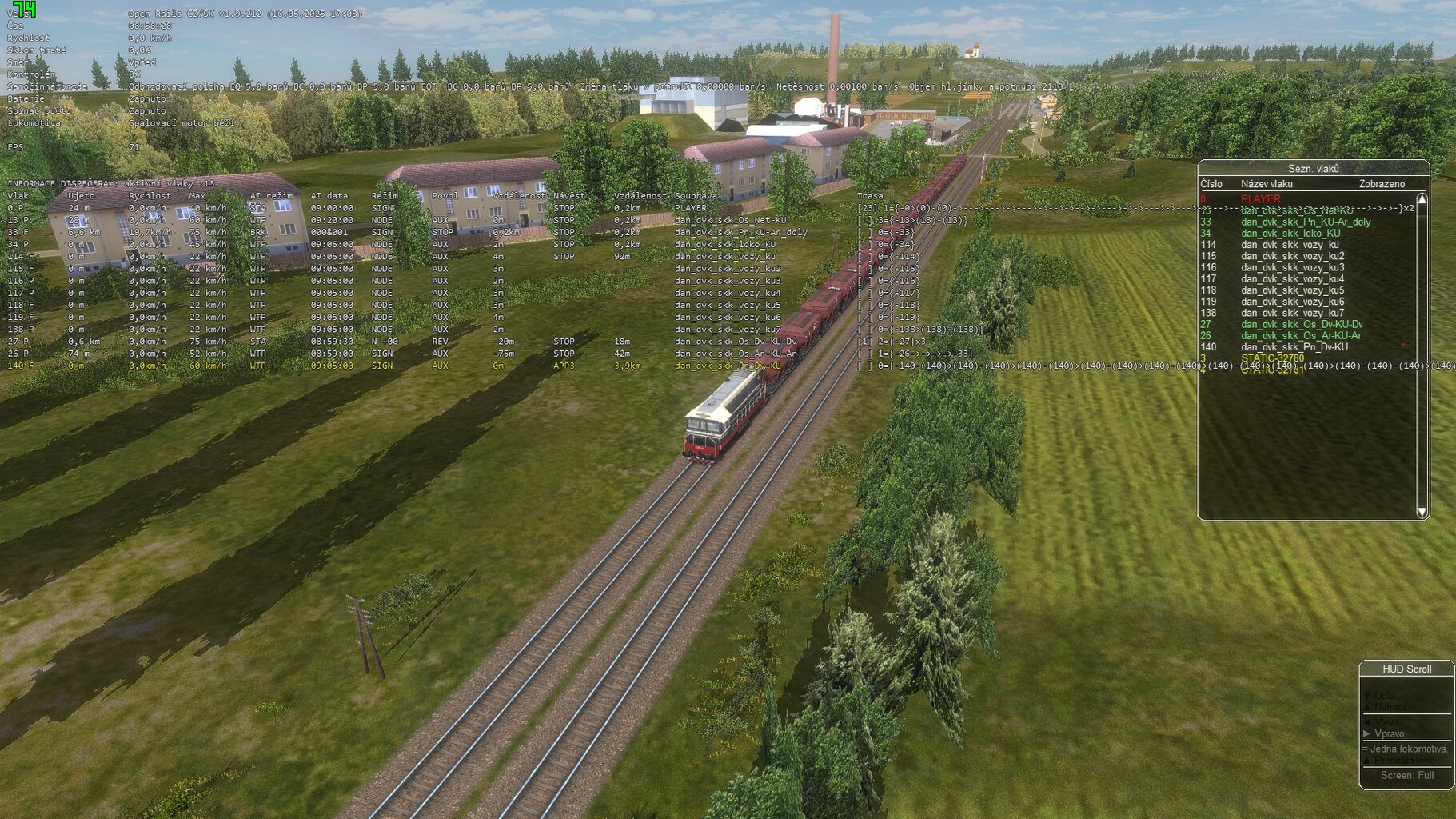Click the Predešlá loko arrow icon
The image size is (1456, 819).
coord(1366,760)
